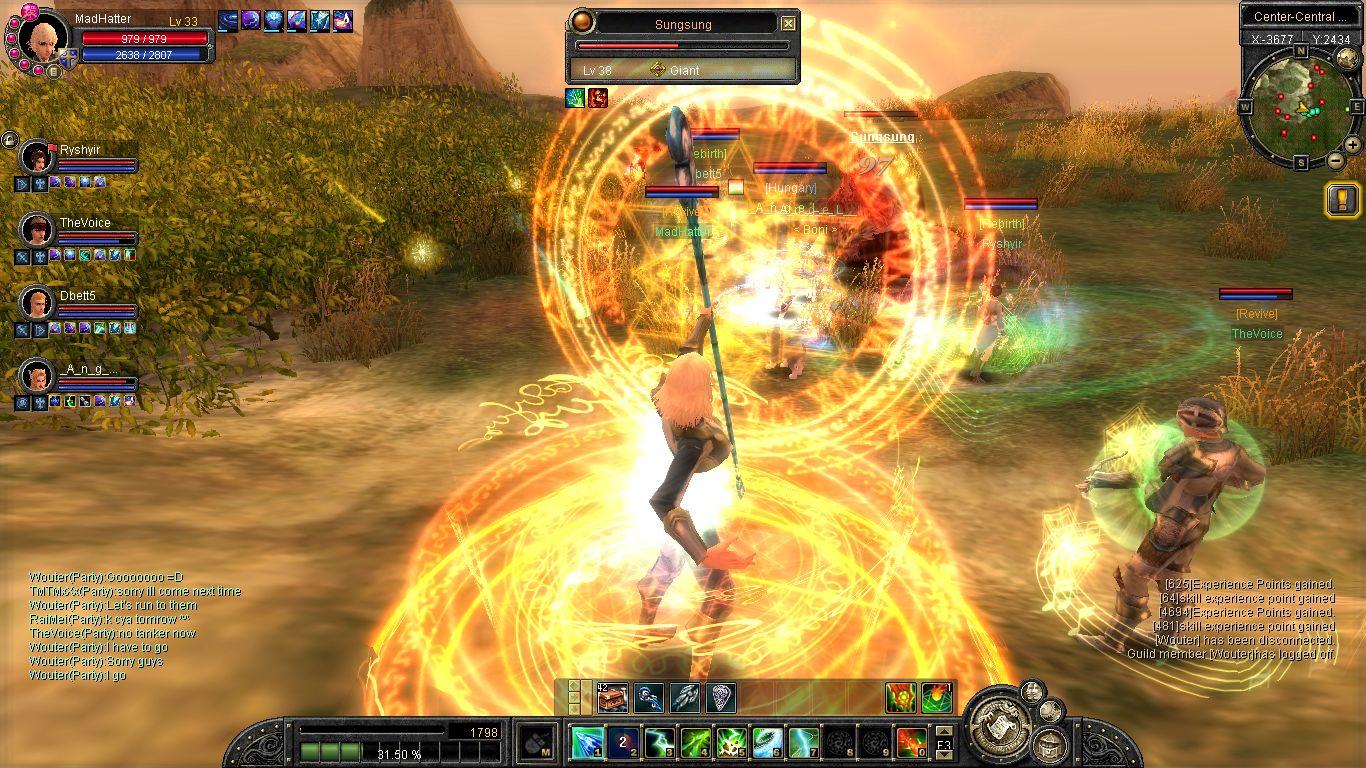Zoom in the minimap with plus button

point(1352,144)
